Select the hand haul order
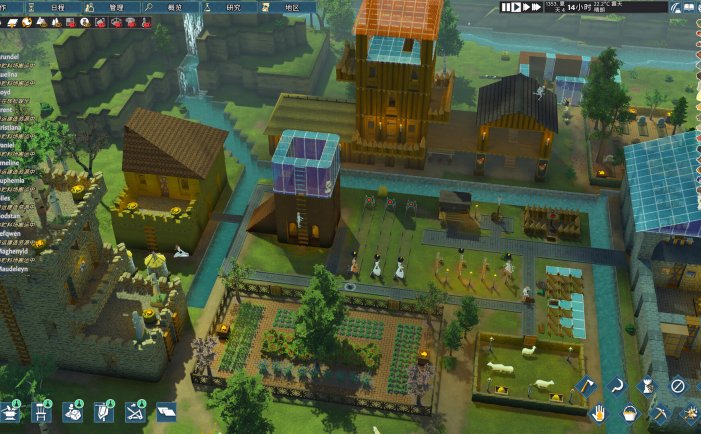701x434 pixels. coord(601,412)
